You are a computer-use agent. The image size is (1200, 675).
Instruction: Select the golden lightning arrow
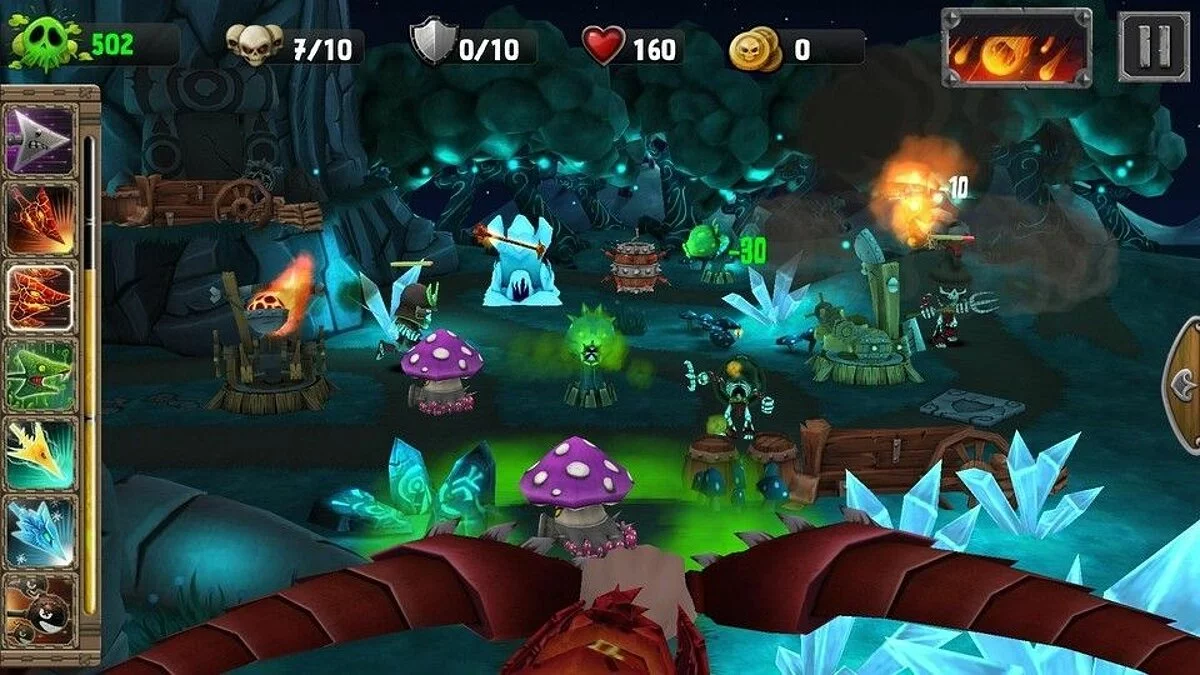(41, 452)
